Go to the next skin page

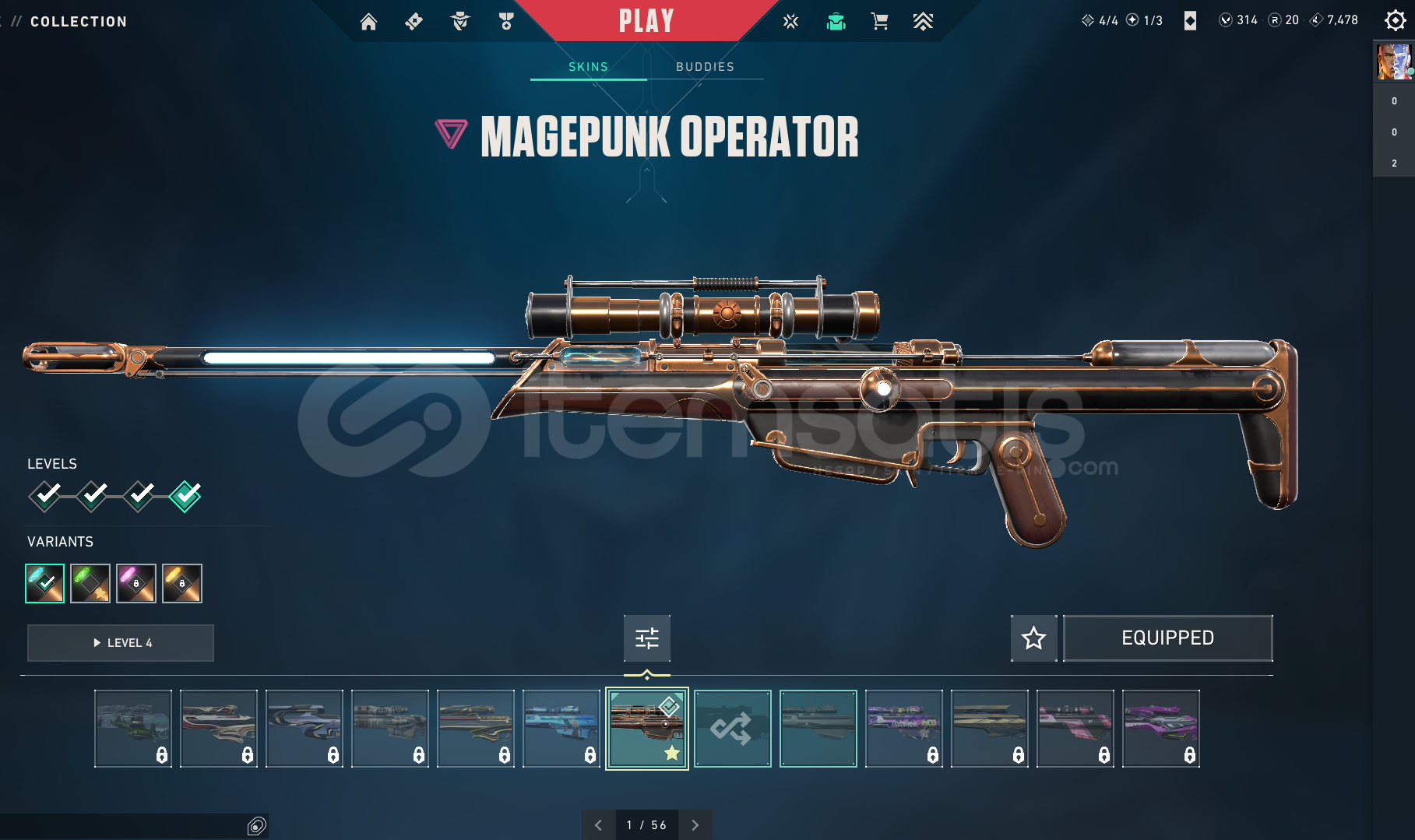(x=695, y=825)
